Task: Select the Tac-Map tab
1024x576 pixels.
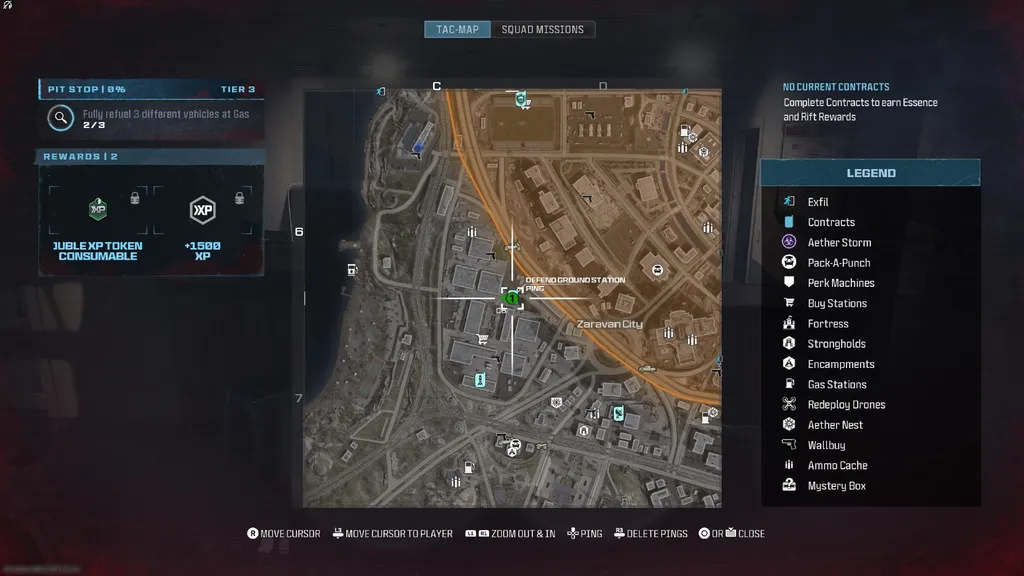Action: tap(457, 29)
